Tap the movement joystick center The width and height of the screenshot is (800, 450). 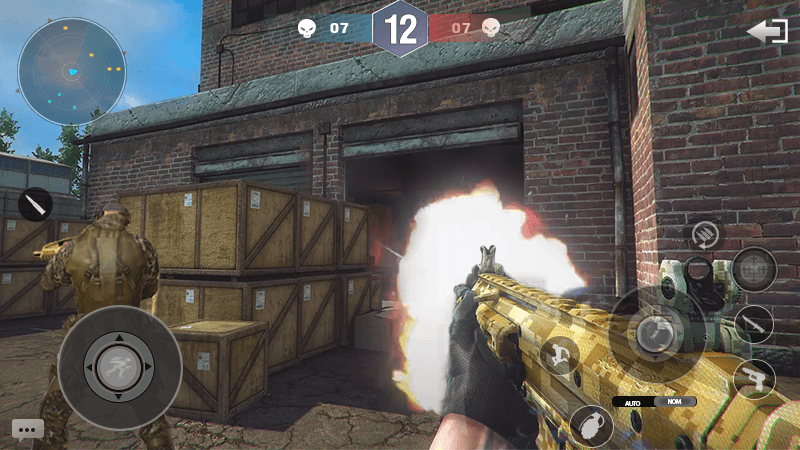[120, 367]
